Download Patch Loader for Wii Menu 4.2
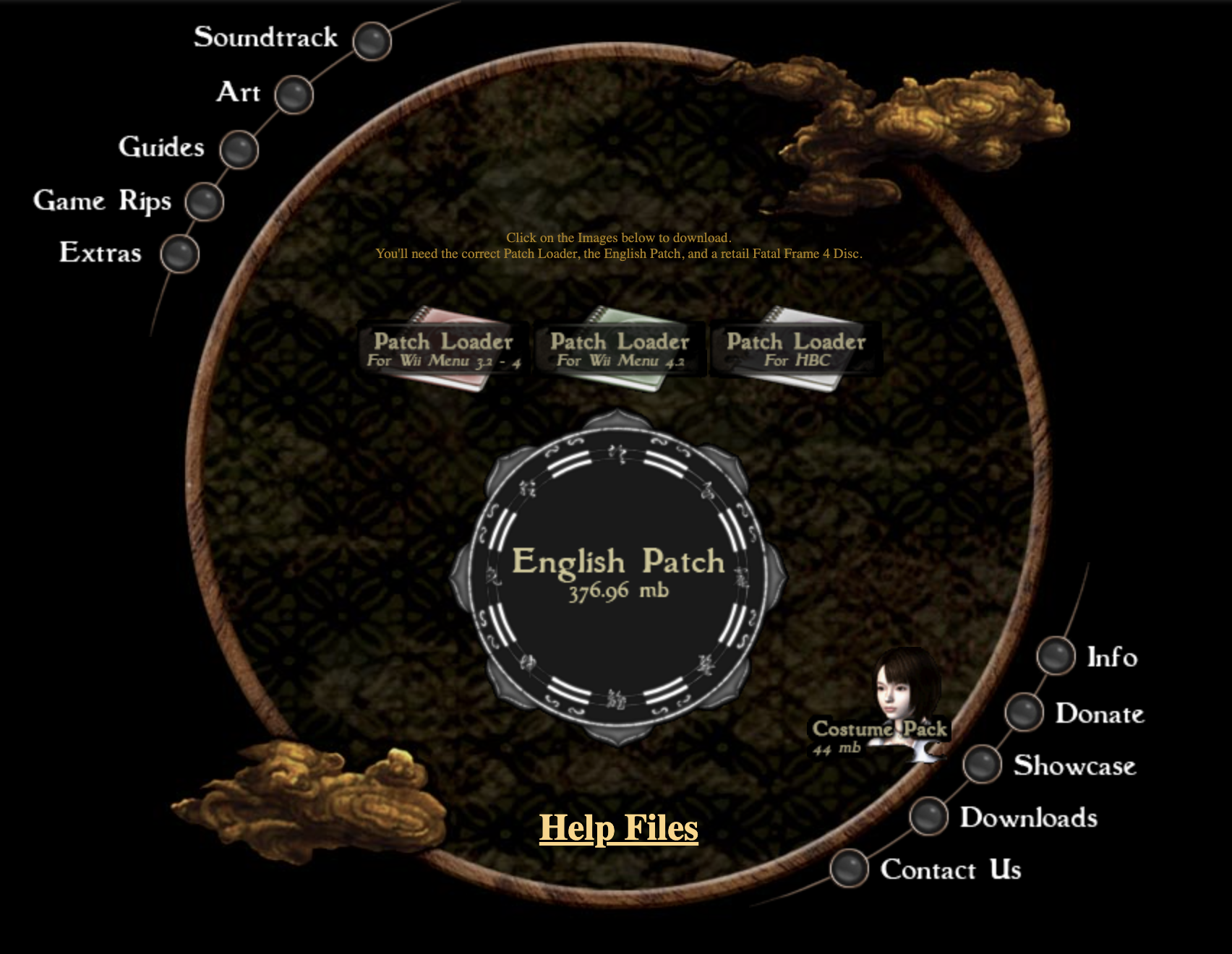1232x954 pixels. (x=620, y=349)
